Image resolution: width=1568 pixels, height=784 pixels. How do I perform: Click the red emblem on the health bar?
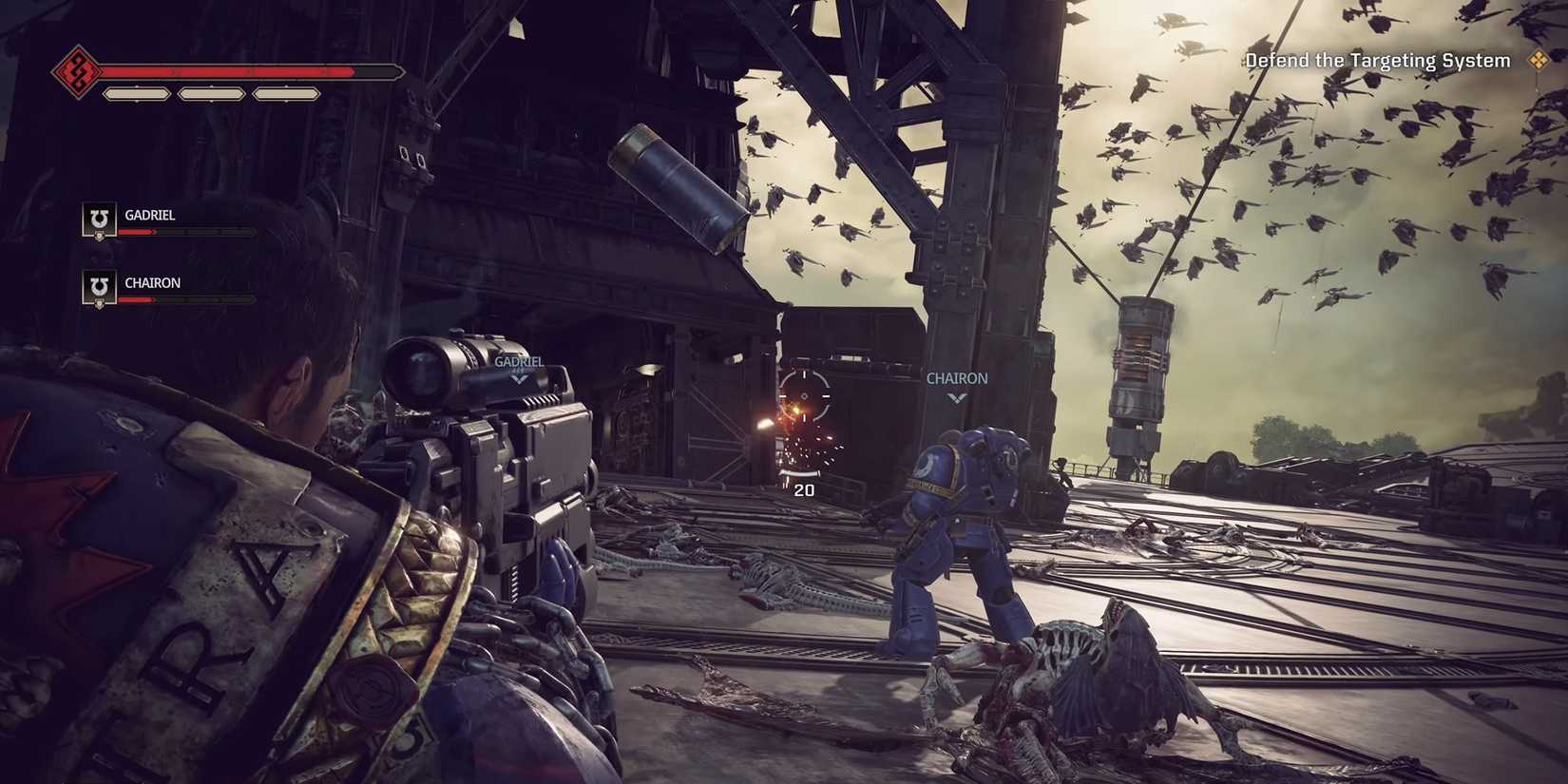pos(76,69)
